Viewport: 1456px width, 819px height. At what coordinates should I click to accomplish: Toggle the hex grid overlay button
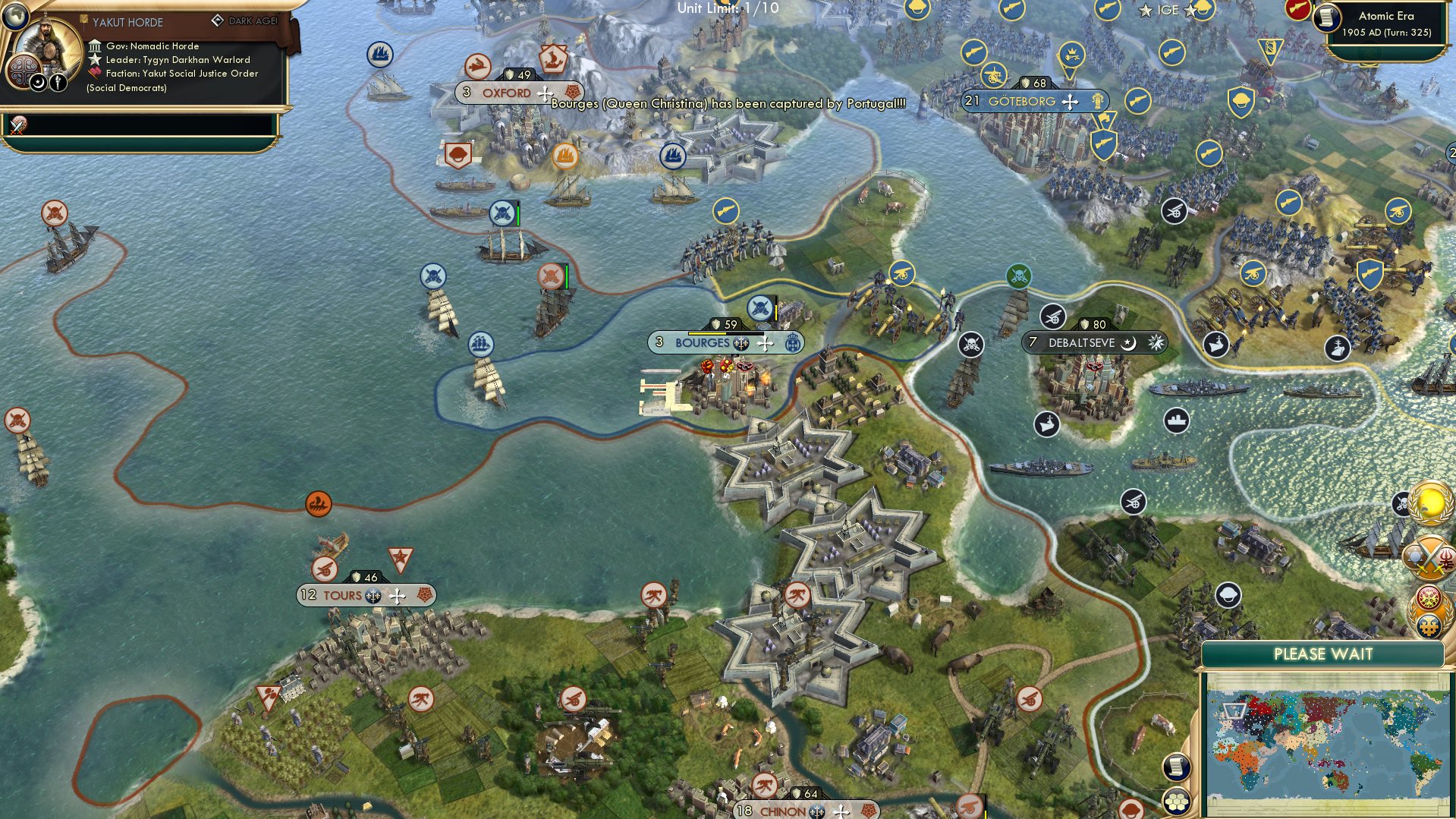click(1177, 802)
